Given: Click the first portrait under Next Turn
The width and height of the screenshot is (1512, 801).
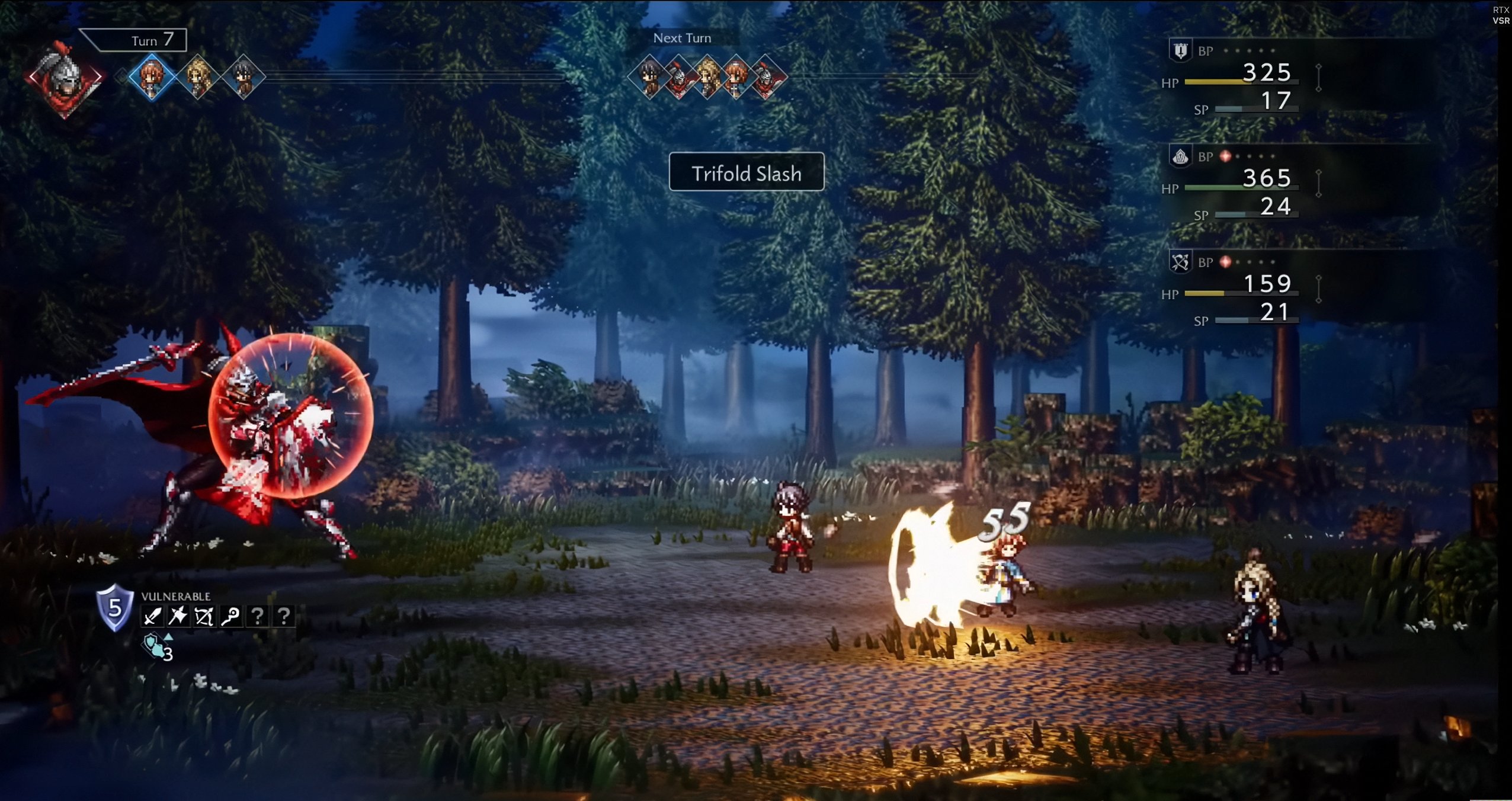Looking at the screenshot, I should pyautogui.click(x=650, y=77).
